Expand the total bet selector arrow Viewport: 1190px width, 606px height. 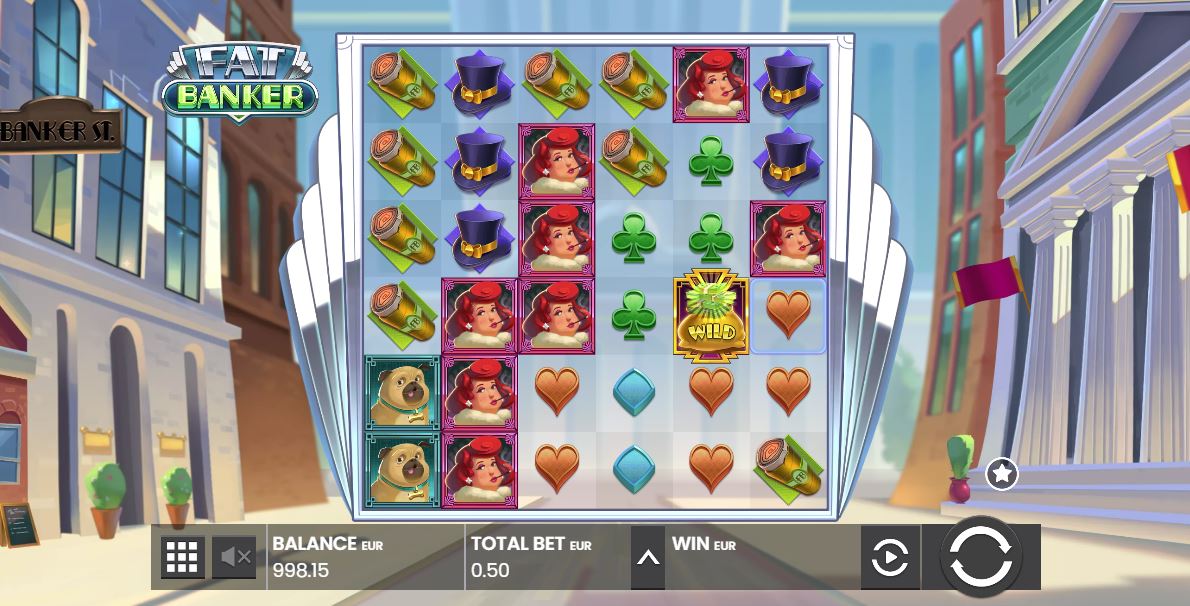(648, 557)
